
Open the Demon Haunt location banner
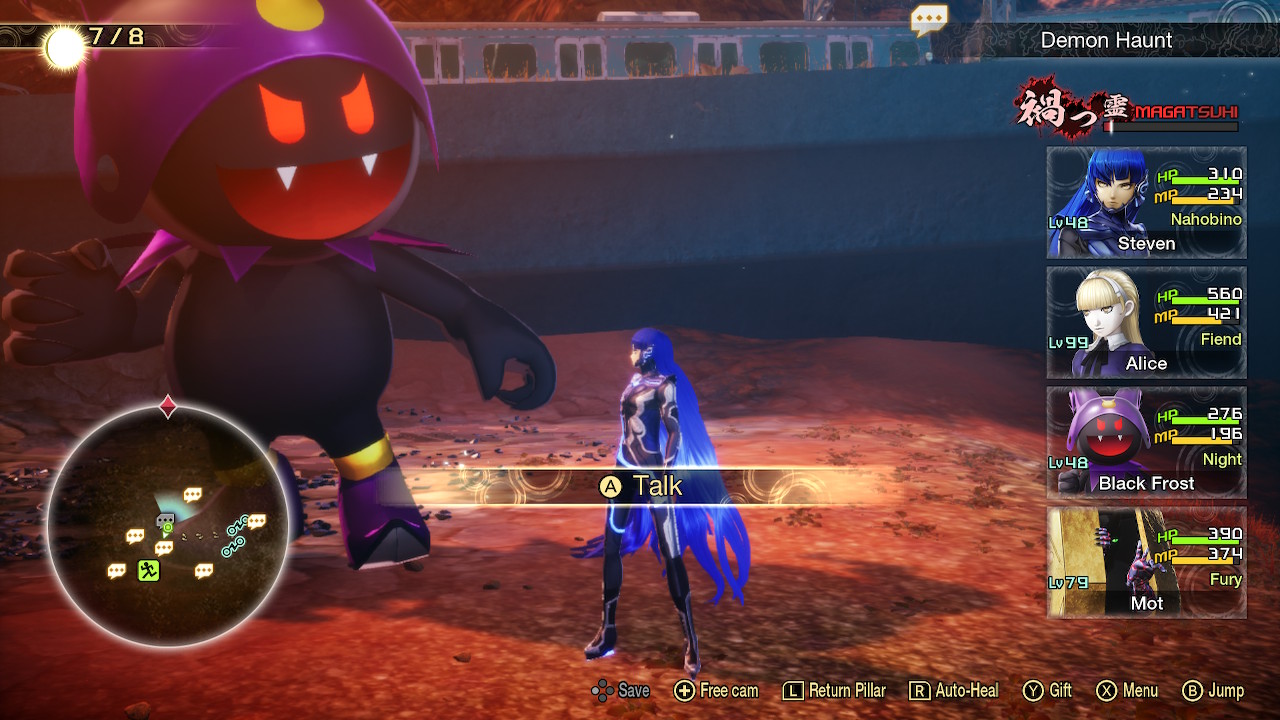point(1106,41)
